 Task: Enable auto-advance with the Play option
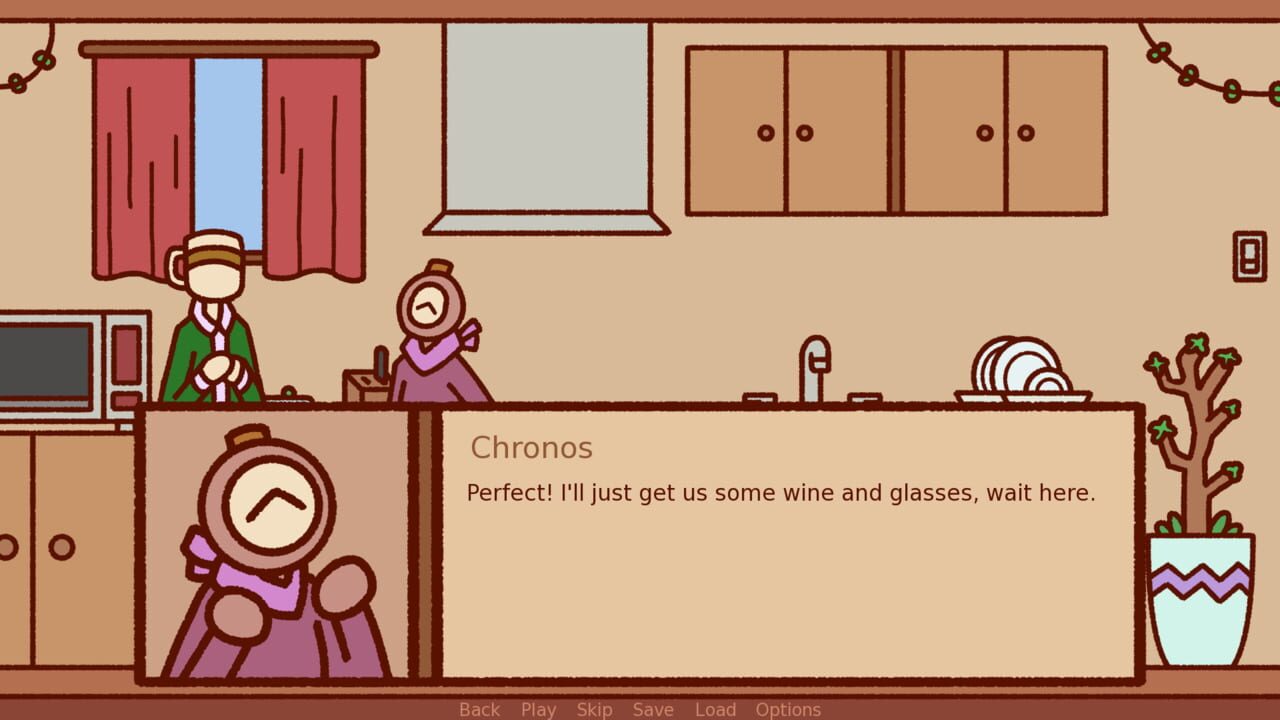(538, 709)
